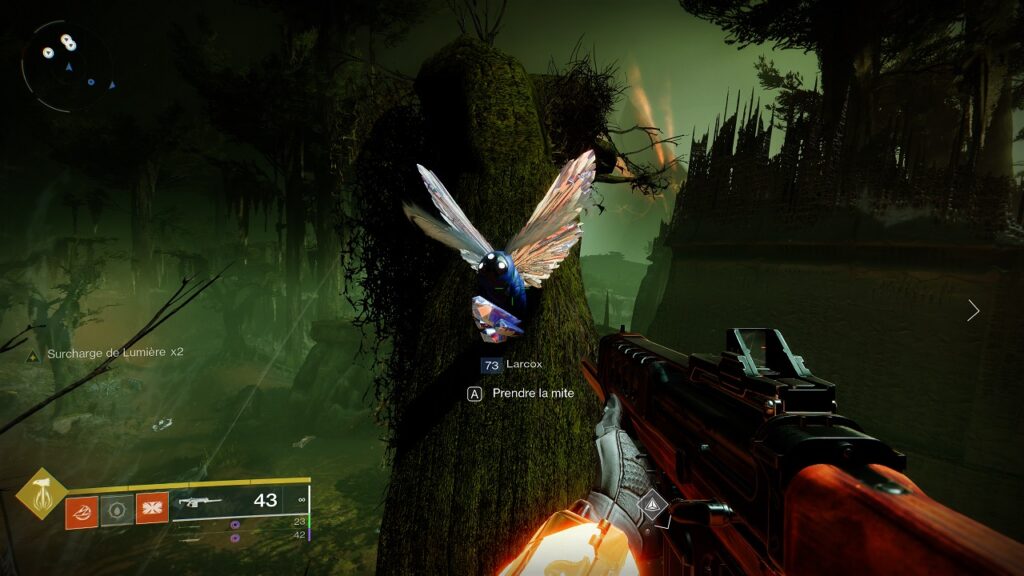Image resolution: width=1024 pixels, height=576 pixels.
Task: Click the right chevron arrow for next image
Action: click(x=973, y=310)
